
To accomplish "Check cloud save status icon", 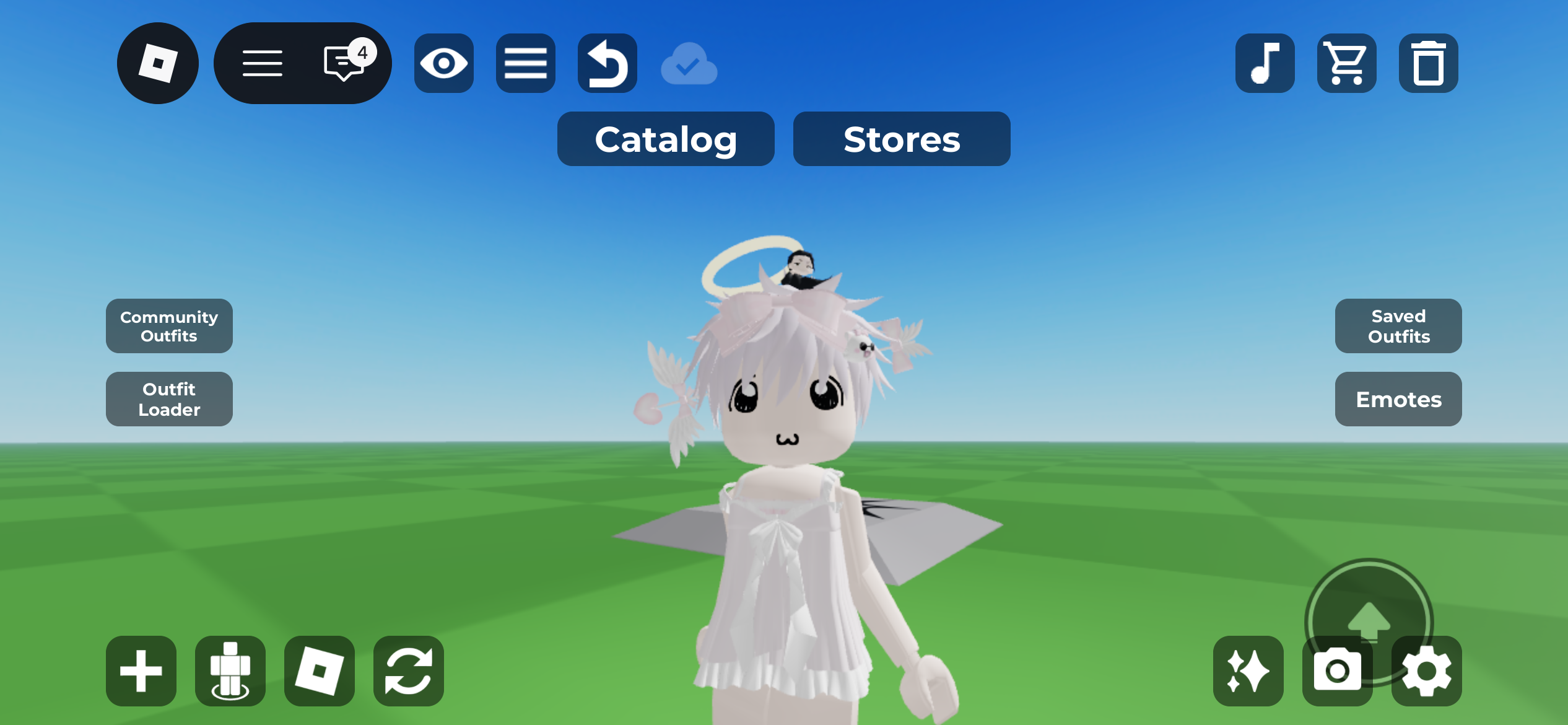I will [x=689, y=63].
